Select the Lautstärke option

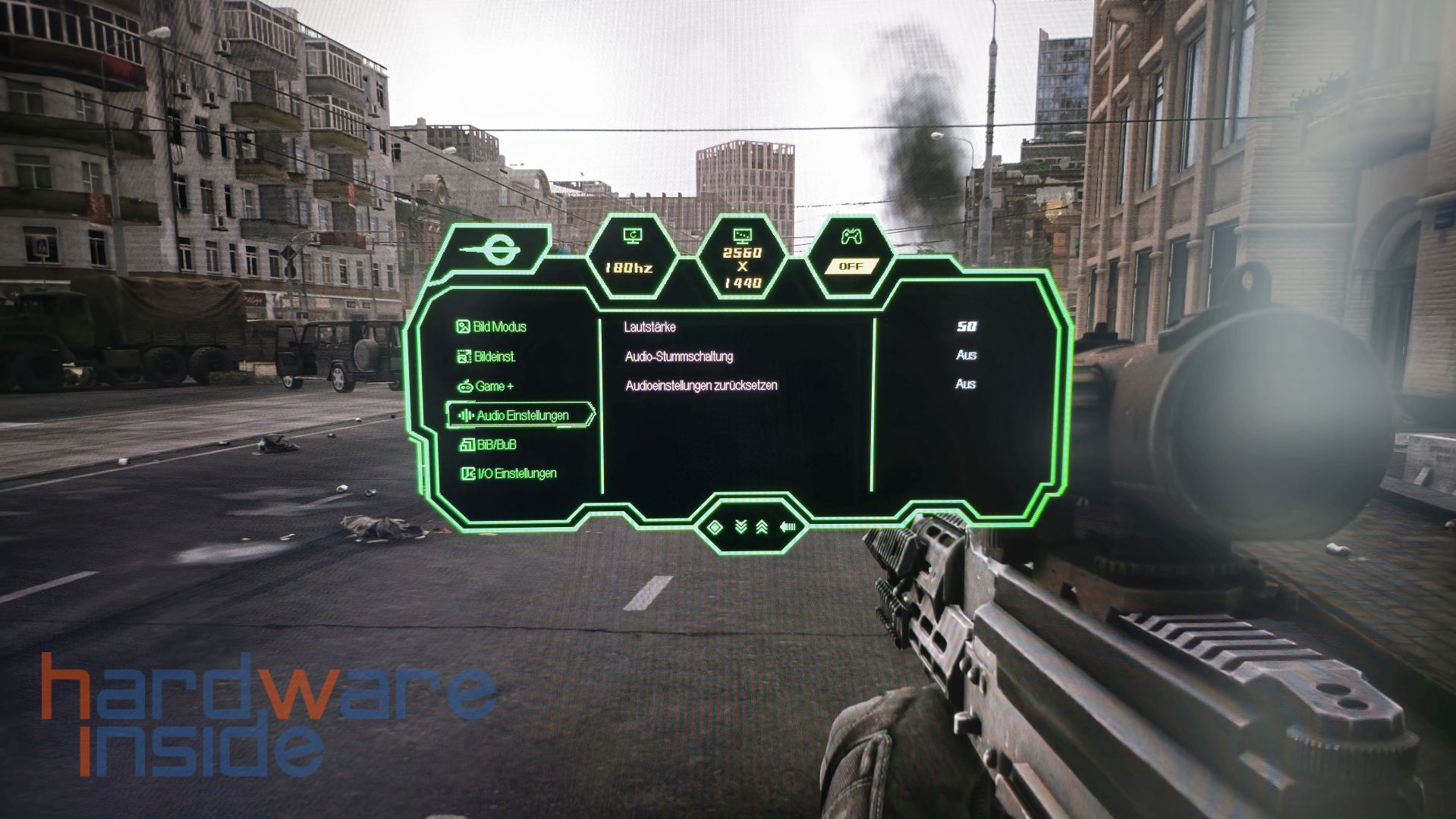pos(649,327)
